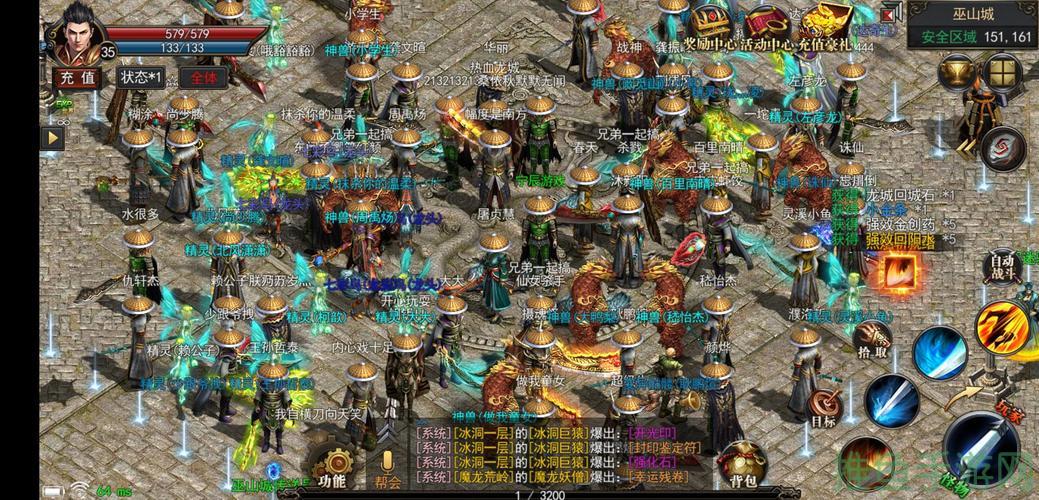
Task: Open the 巫山城 minimap panel
Action: click(x=972, y=26)
